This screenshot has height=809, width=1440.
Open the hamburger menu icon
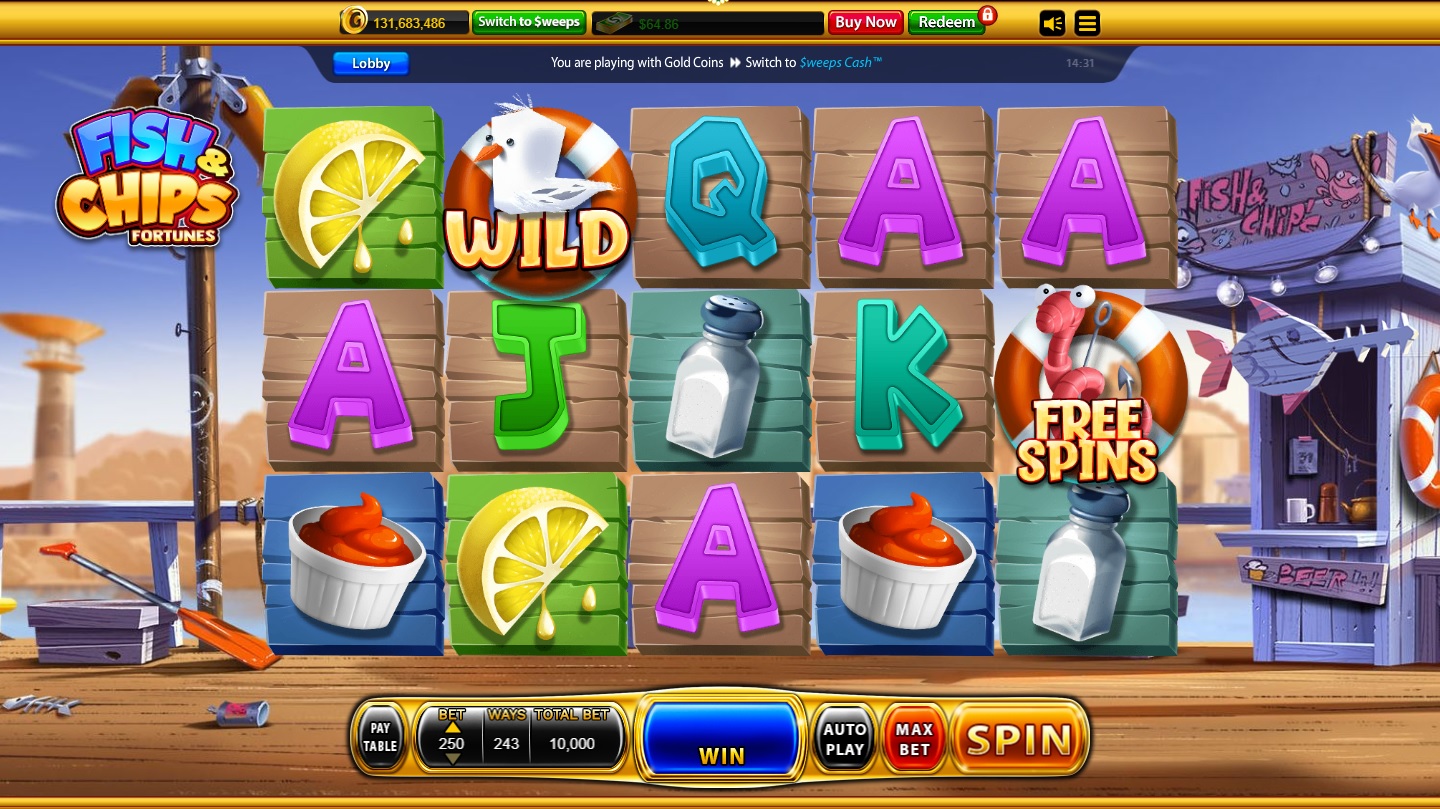pos(1087,23)
